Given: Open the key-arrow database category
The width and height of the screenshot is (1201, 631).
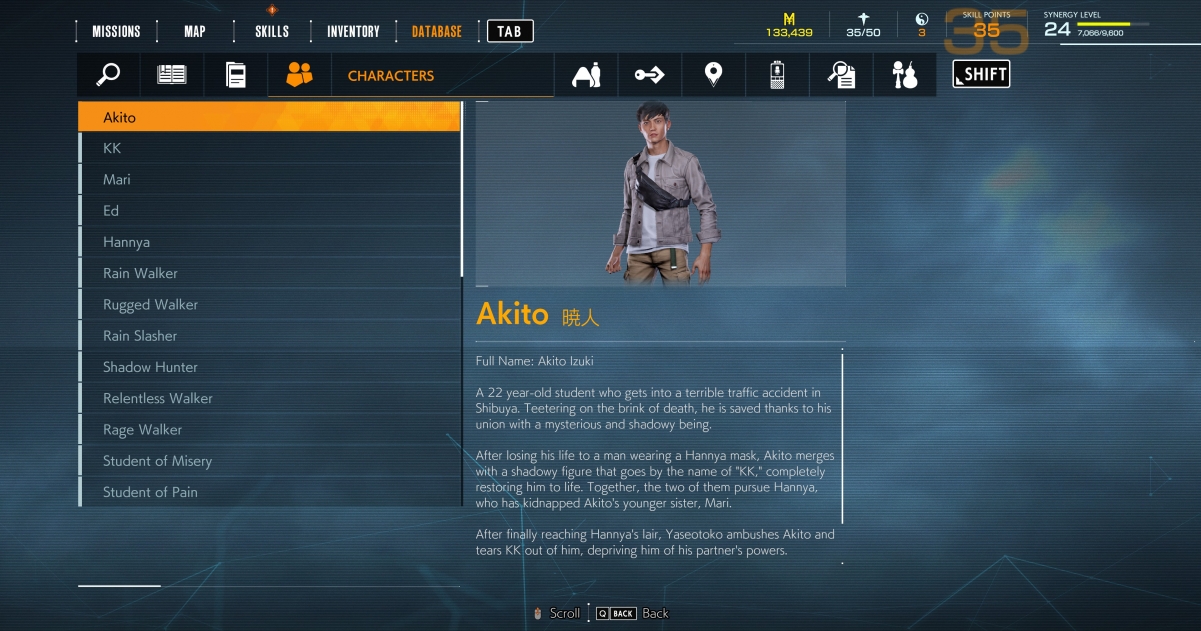Looking at the screenshot, I should (649, 75).
